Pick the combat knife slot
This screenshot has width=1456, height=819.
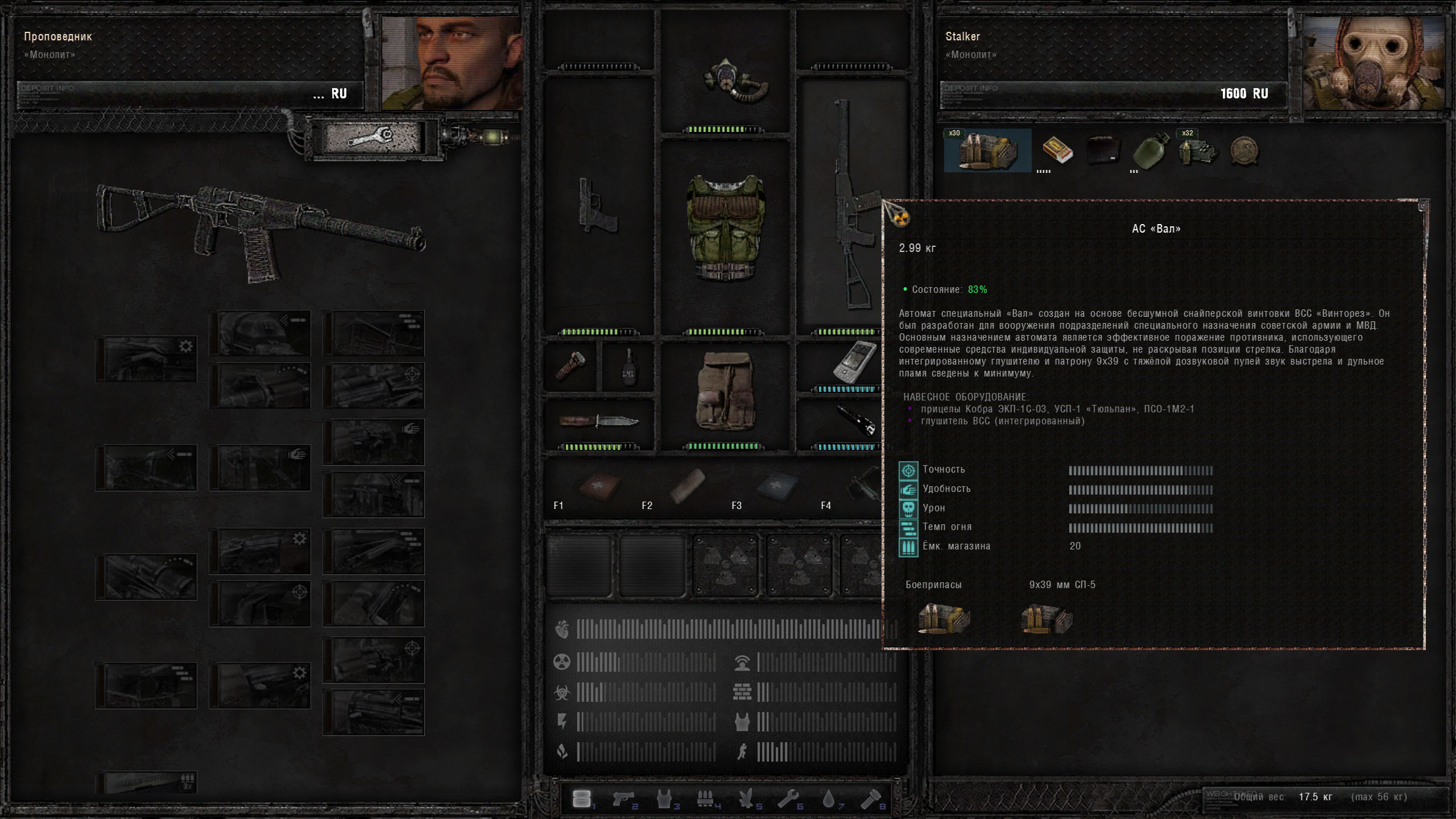tap(598, 421)
